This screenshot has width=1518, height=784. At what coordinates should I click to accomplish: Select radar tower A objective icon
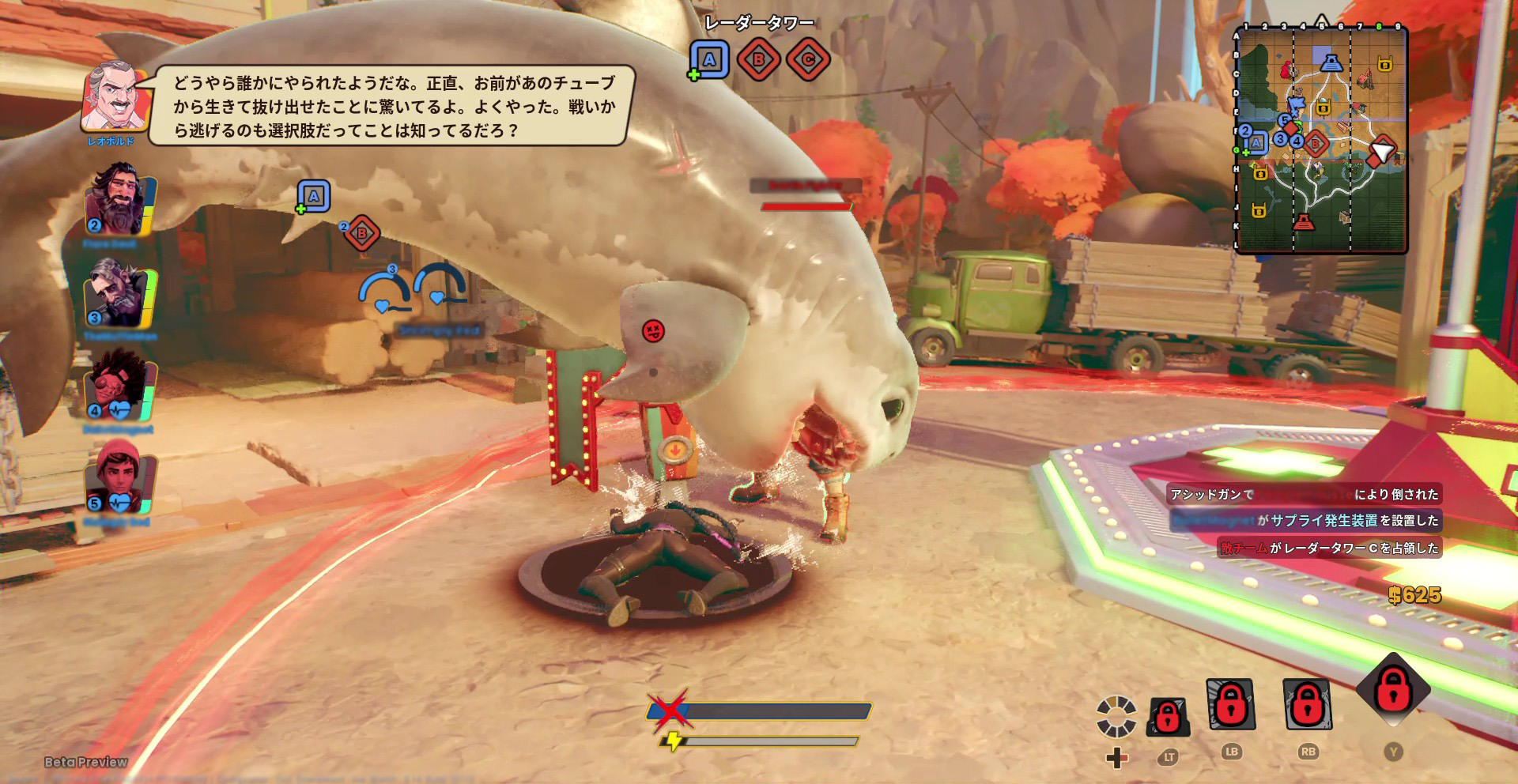tap(709, 59)
